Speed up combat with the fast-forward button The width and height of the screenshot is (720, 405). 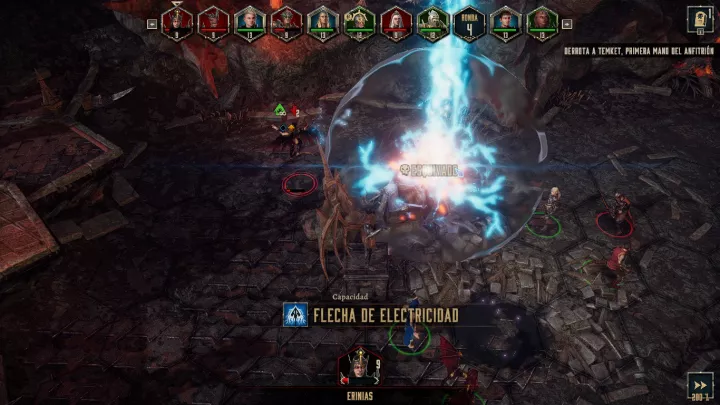click(x=701, y=382)
